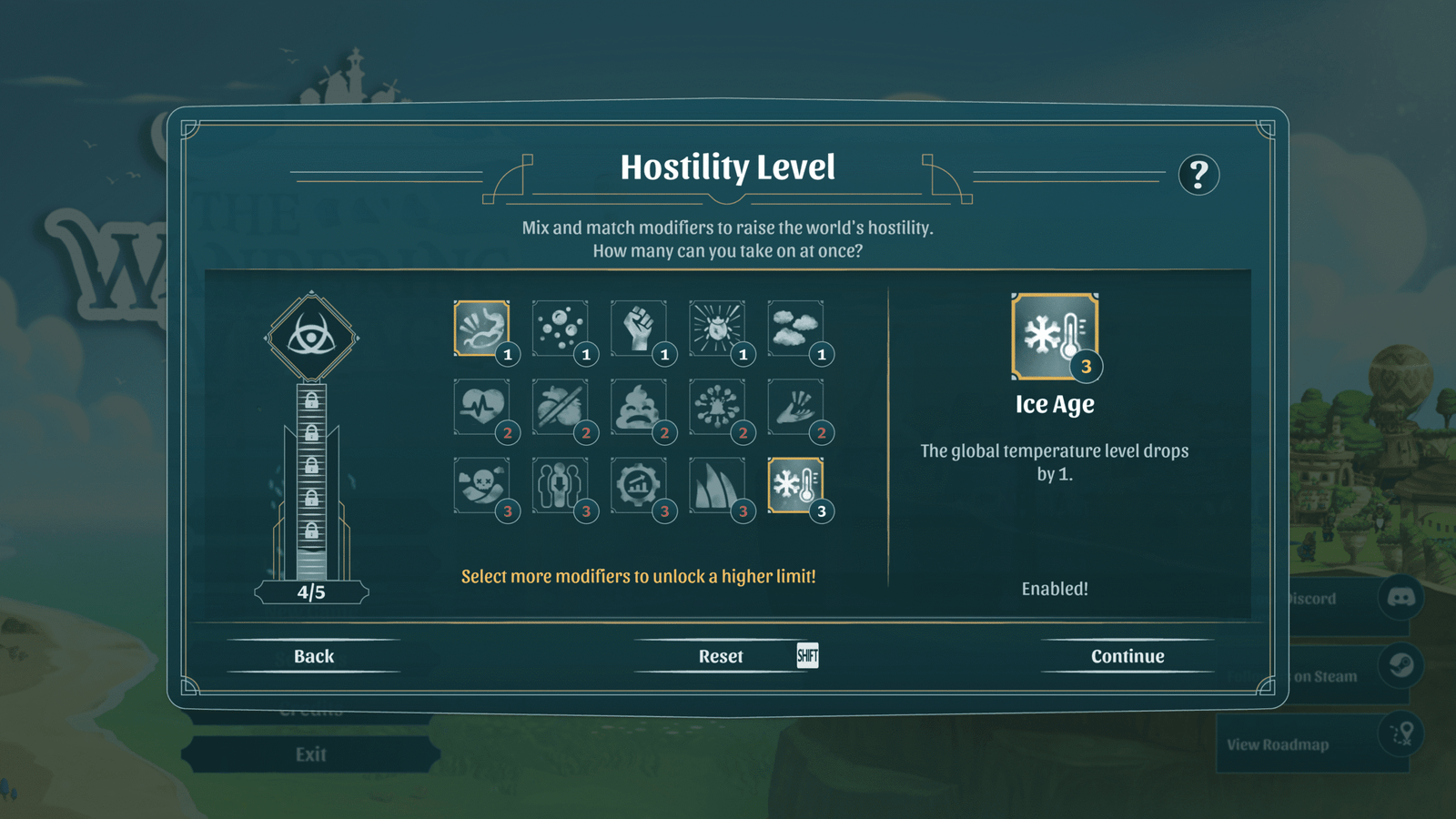
Task: Enable the heartbeat heart modifier
Action: pos(481,407)
